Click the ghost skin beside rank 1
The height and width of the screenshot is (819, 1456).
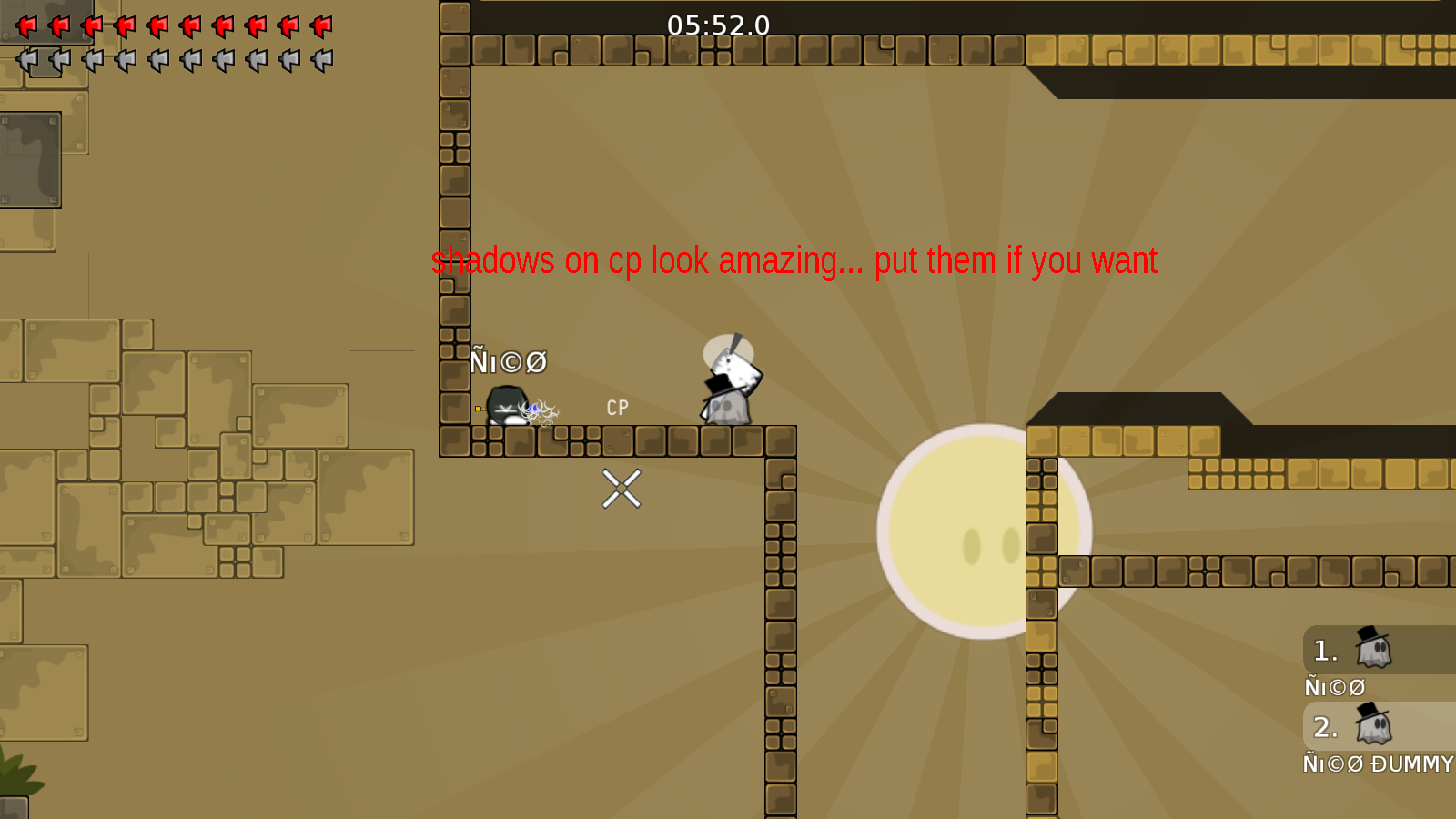tap(1374, 651)
